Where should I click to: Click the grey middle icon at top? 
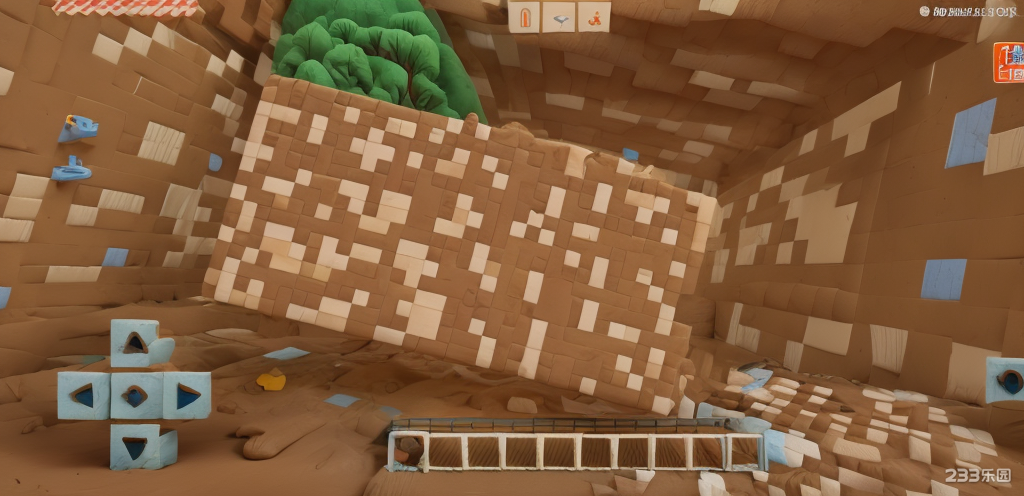[559, 16]
